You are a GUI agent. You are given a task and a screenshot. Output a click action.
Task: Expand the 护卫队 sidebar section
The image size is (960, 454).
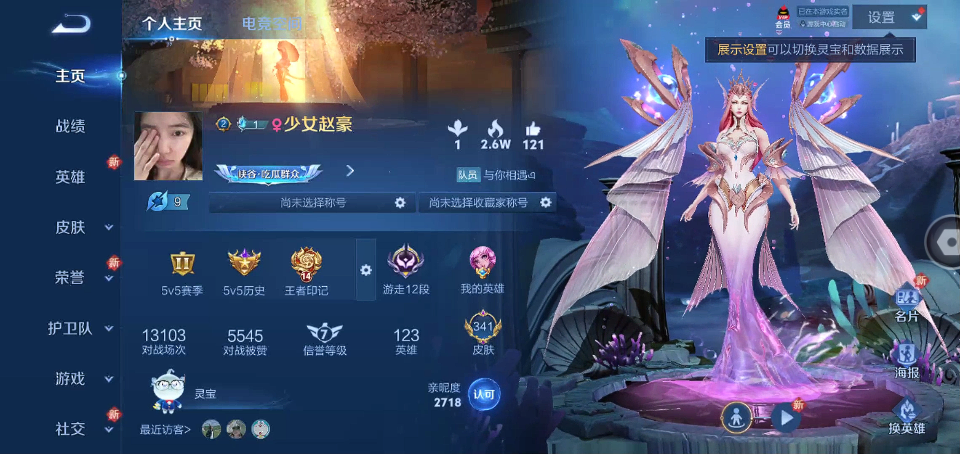click(x=70, y=328)
